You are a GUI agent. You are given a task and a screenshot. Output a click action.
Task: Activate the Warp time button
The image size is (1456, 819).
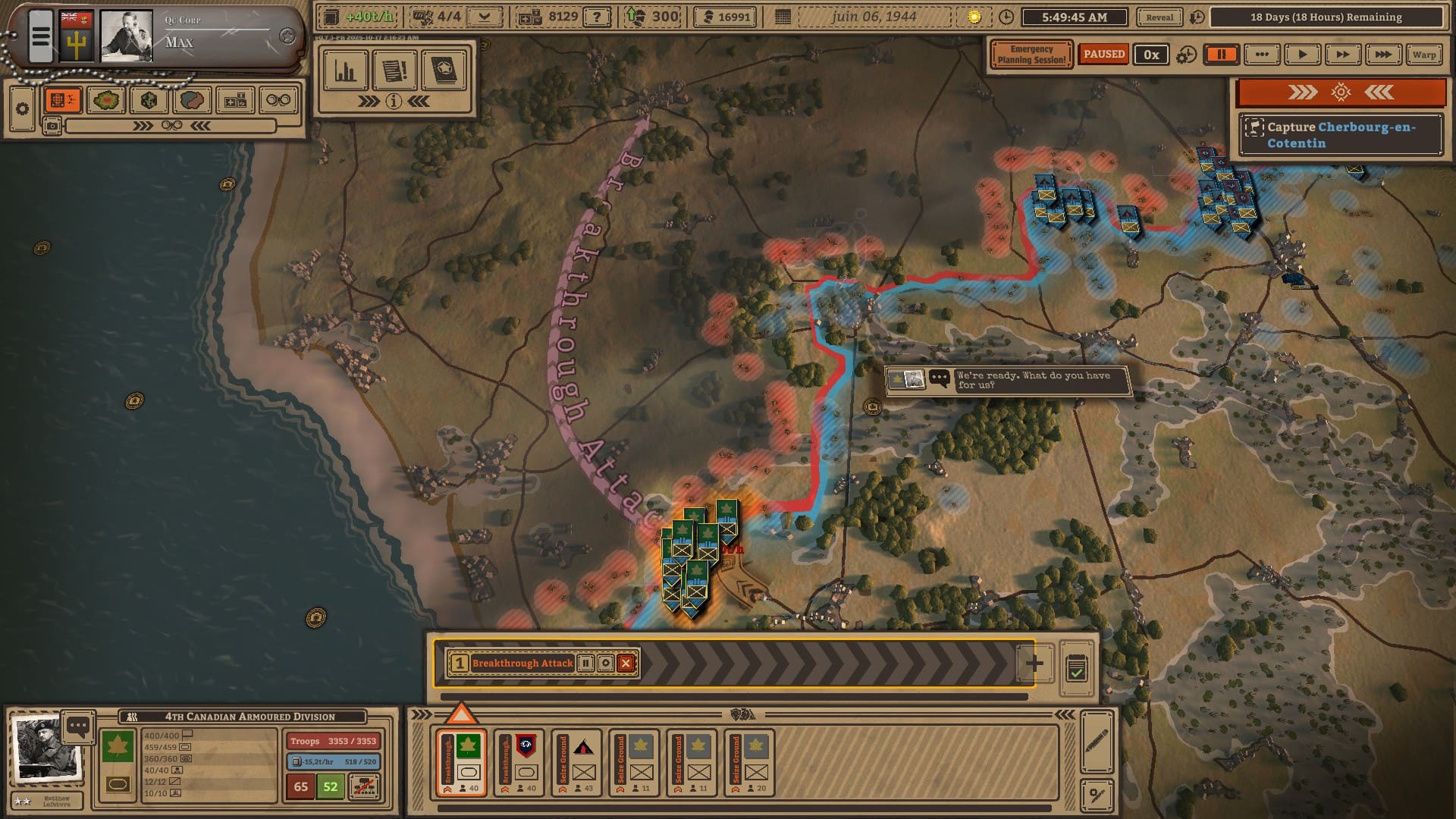coord(1423,55)
